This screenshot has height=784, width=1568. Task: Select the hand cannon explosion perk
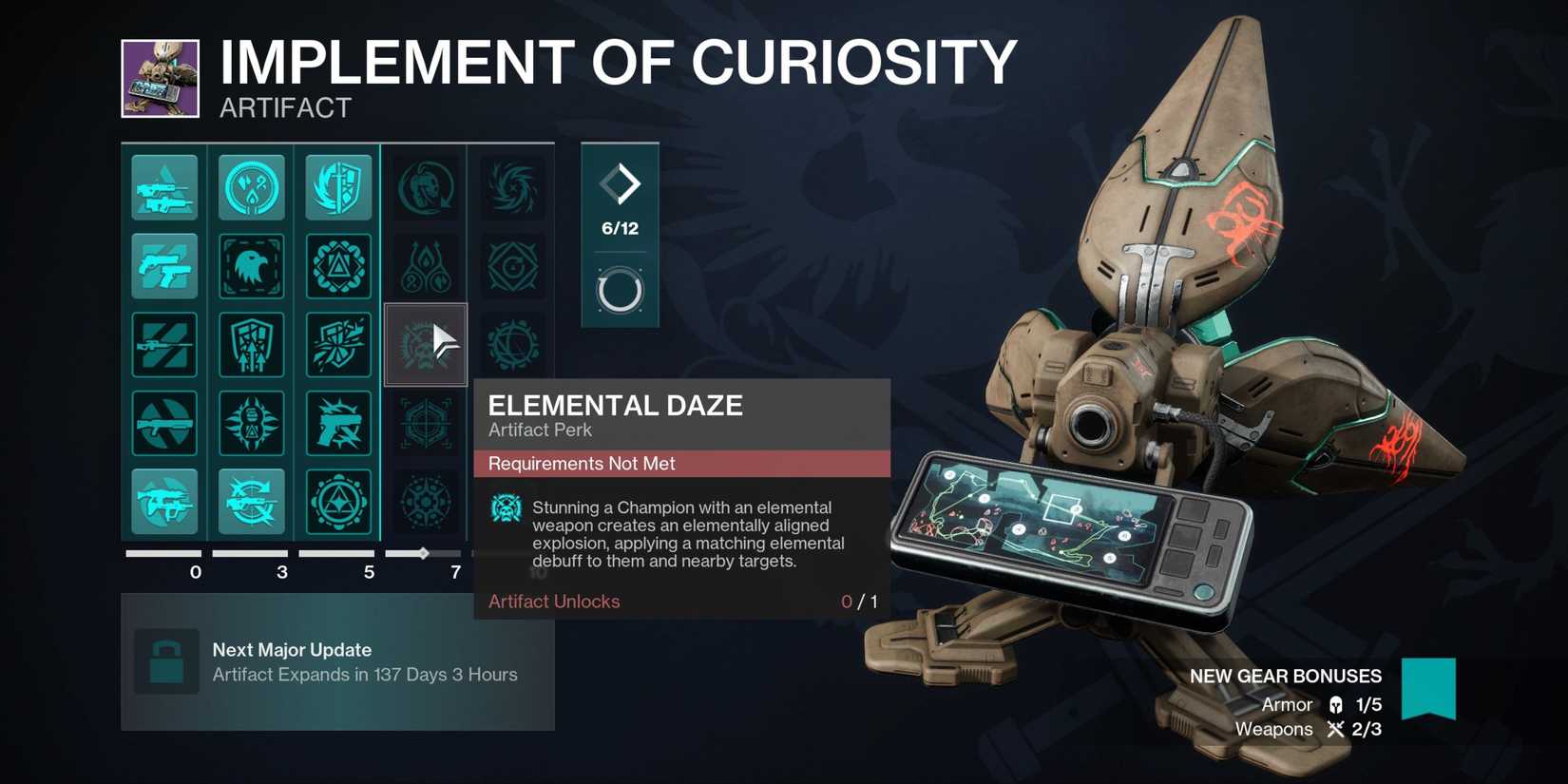(338, 424)
